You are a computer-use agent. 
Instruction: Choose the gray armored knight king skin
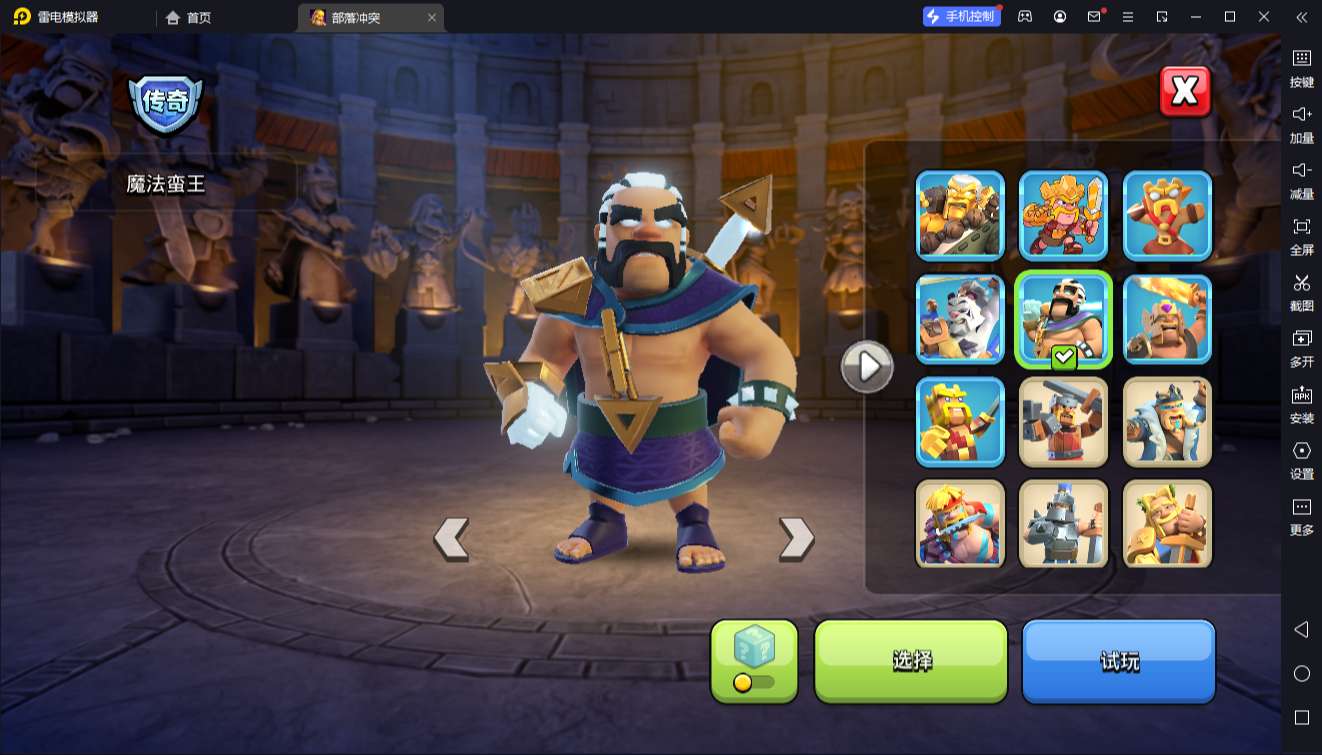[x=1063, y=524]
